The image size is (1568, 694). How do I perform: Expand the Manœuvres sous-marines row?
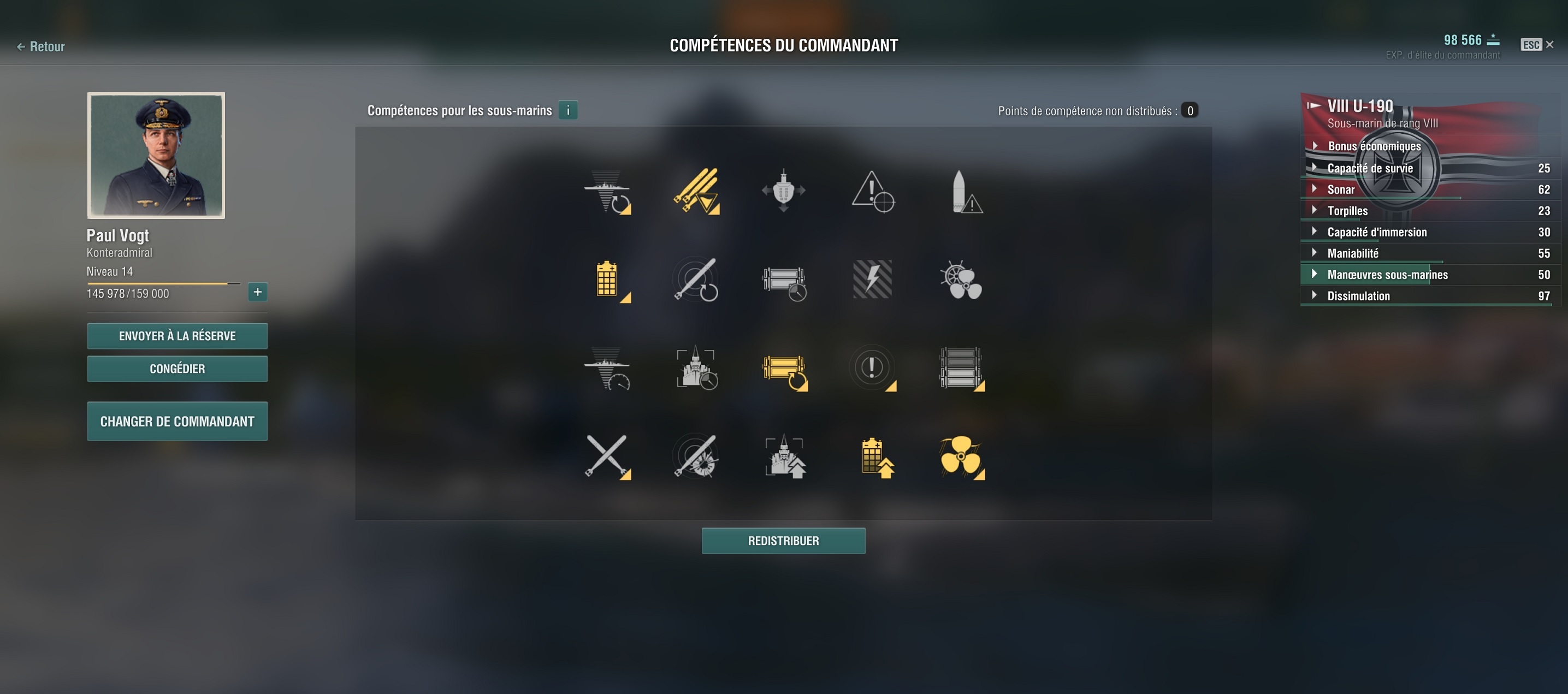coord(1387,275)
